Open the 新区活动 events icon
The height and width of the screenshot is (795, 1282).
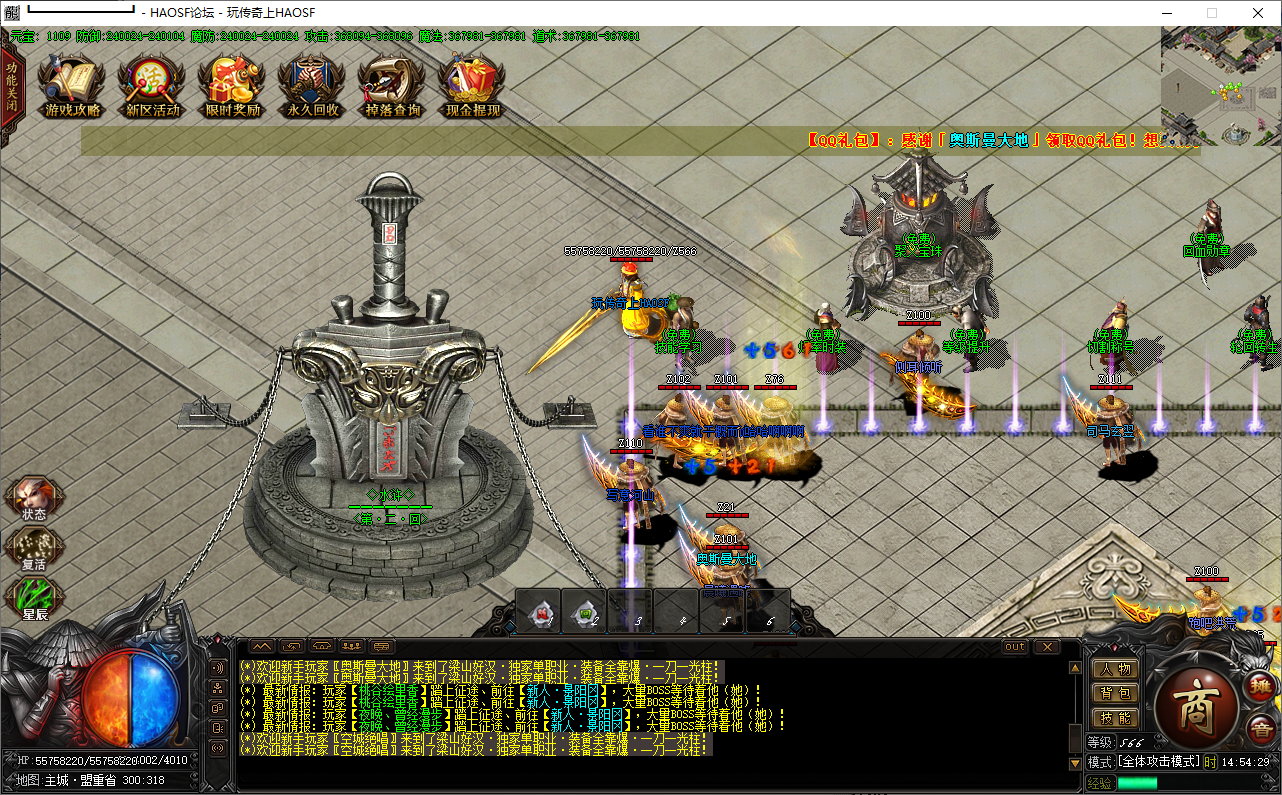[152, 85]
